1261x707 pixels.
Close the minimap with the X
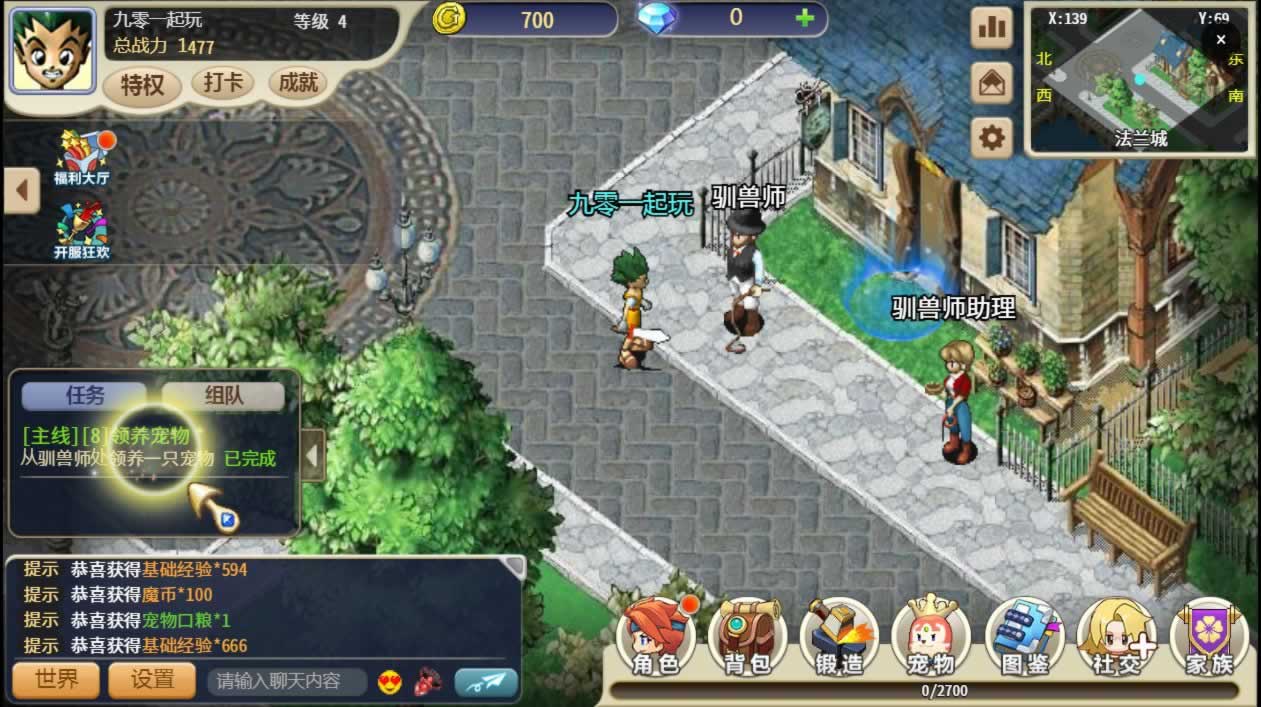click(x=1220, y=40)
